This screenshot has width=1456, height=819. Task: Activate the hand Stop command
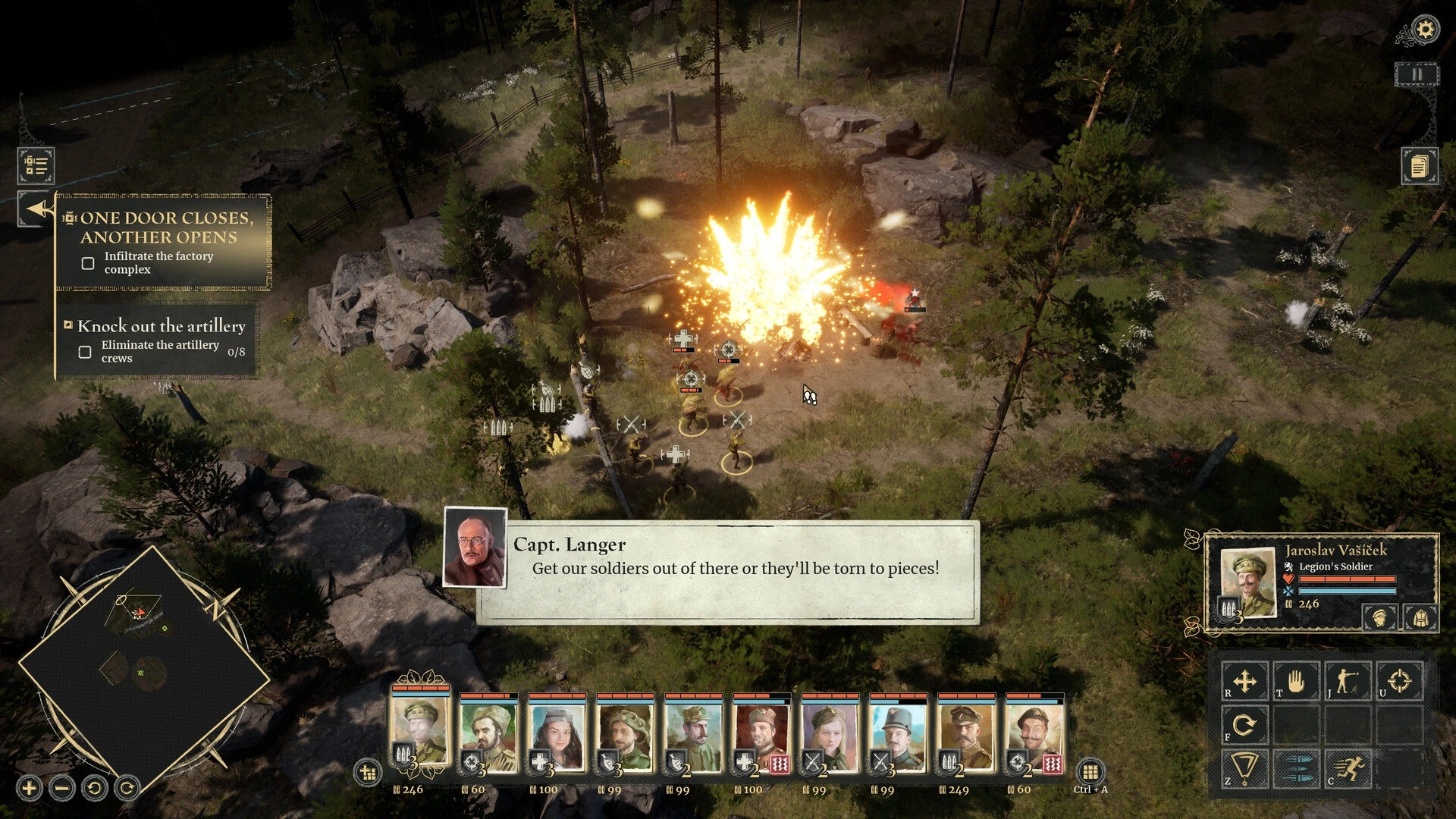click(x=1296, y=681)
